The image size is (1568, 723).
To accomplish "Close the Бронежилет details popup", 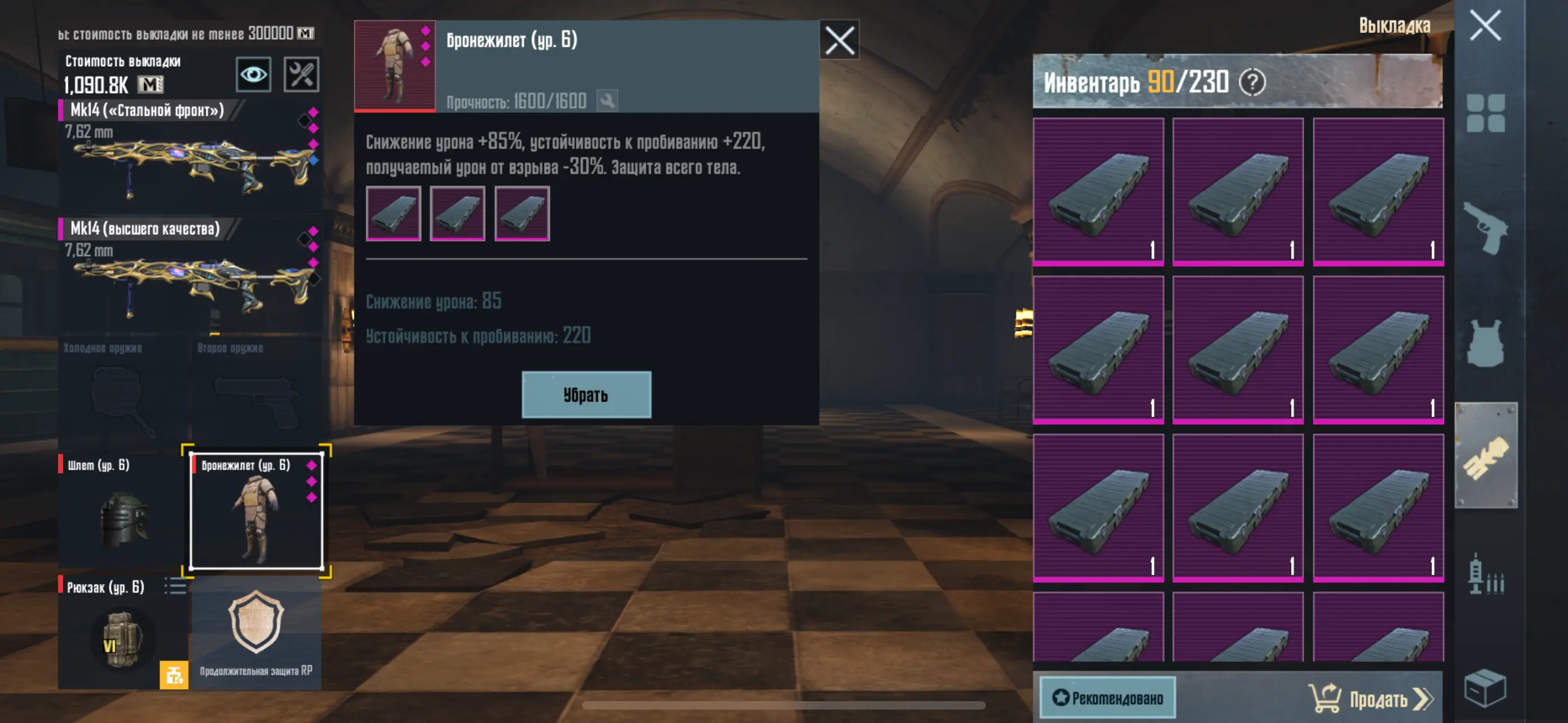I will point(839,40).
